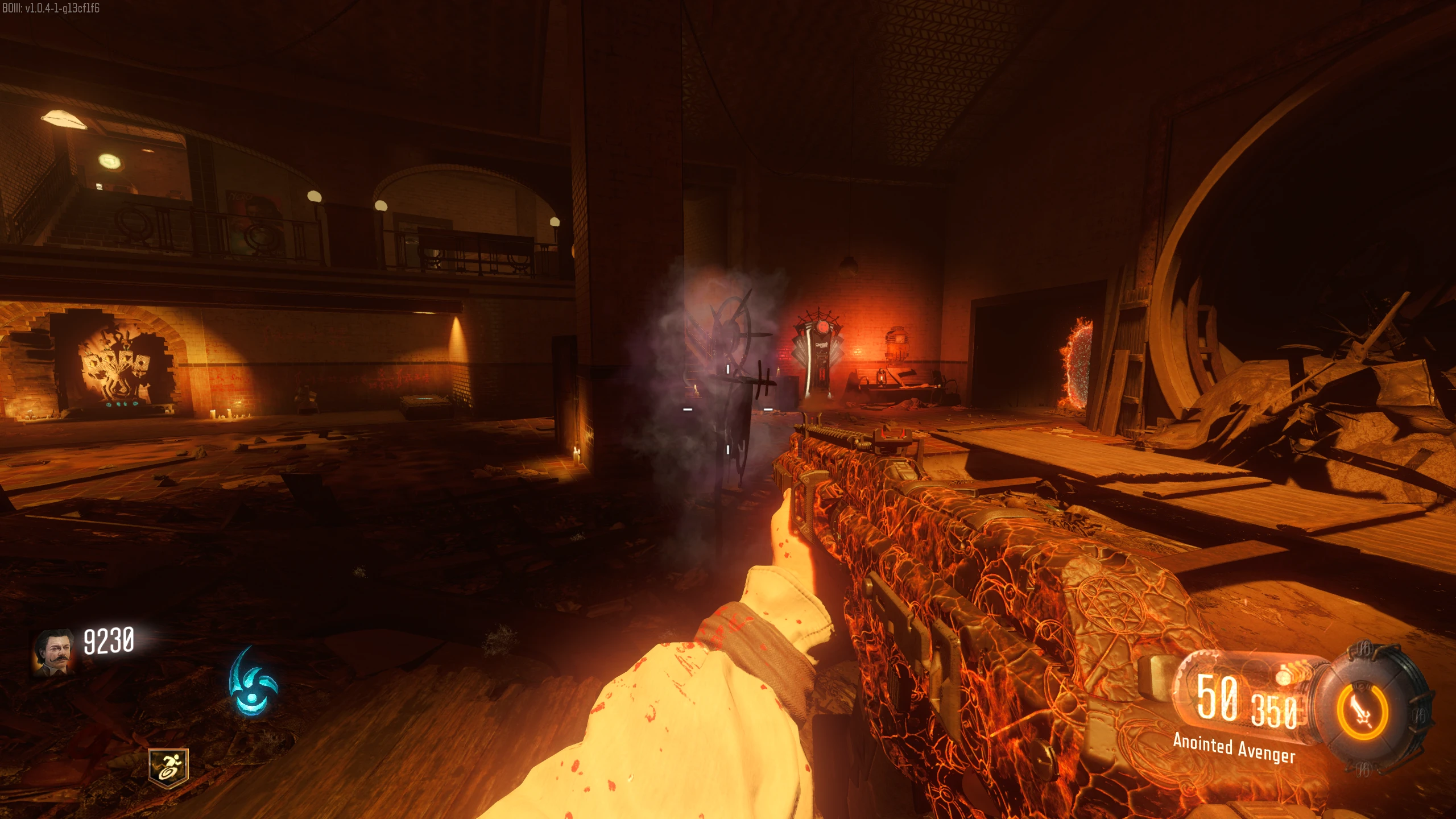Screen dimensions: 1456x819
Task: Click the running-man perk icon
Action: coord(168,767)
